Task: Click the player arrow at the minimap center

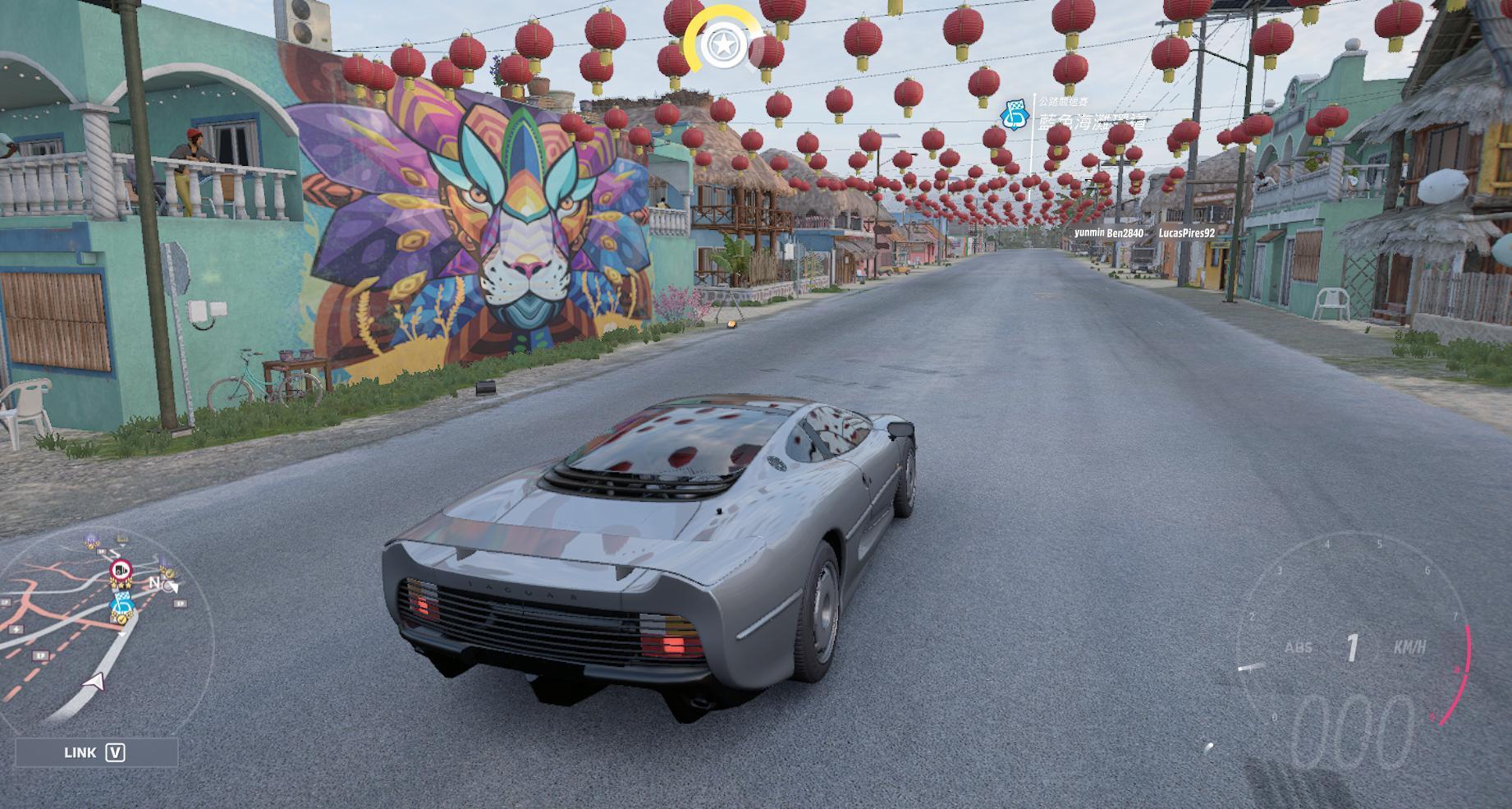Action: point(95,682)
